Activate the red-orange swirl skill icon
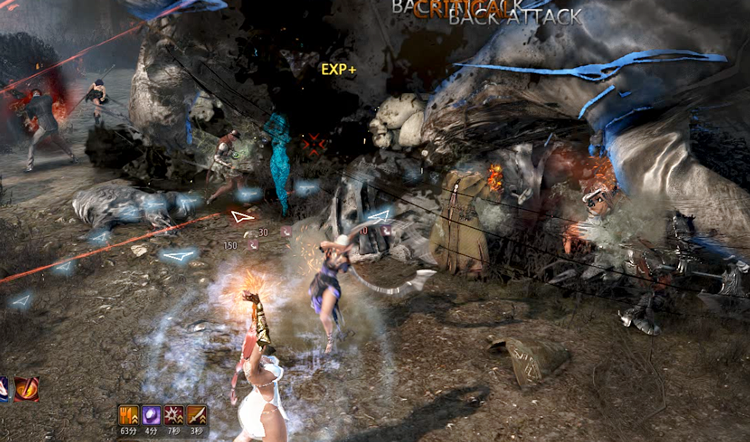750x442 pixels. 26,388
